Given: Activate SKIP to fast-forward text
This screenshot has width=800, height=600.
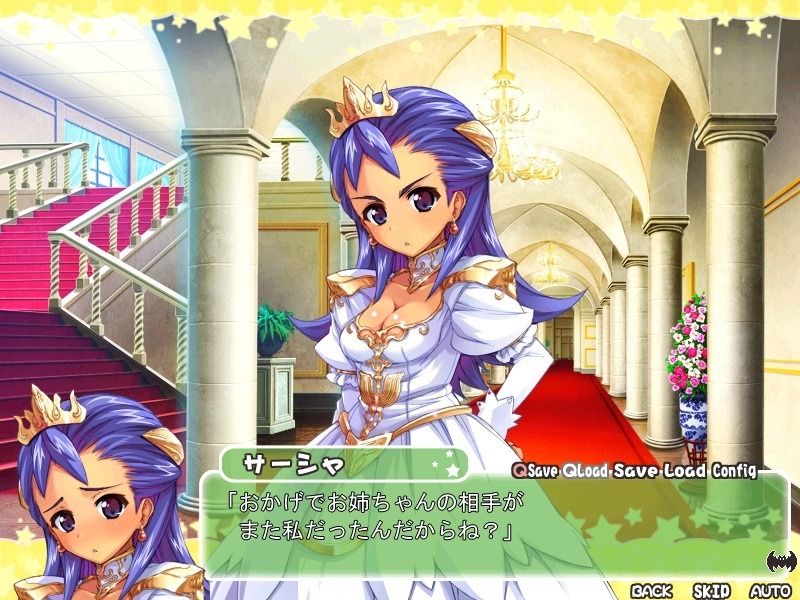Looking at the screenshot, I should 711,591.
